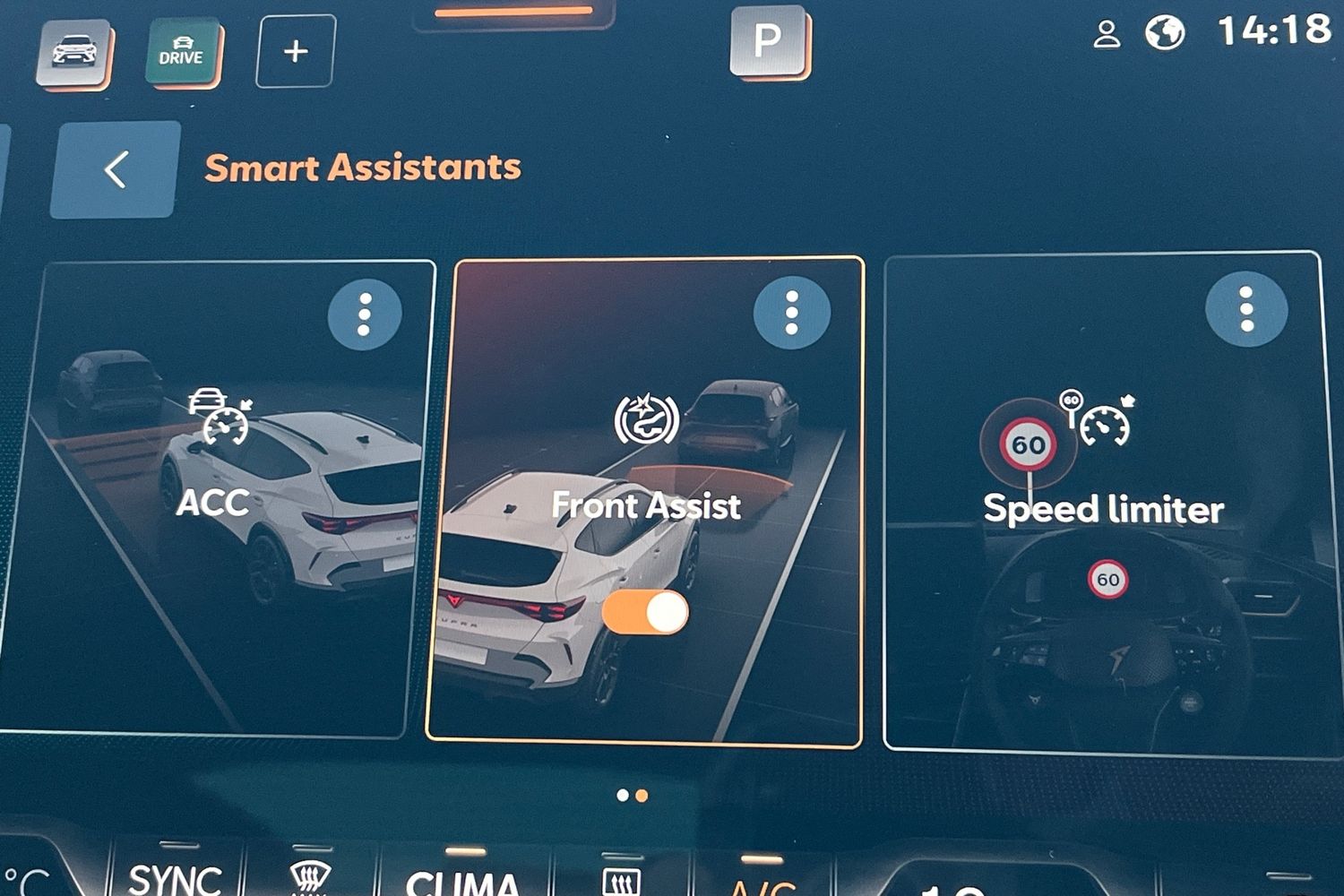Open the CLIMA menu
The image size is (1344, 896).
click(x=462, y=880)
